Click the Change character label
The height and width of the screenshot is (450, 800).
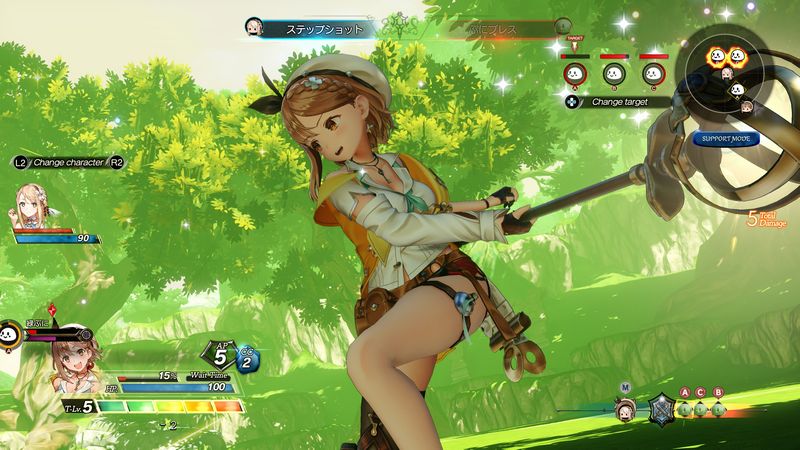point(68,161)
